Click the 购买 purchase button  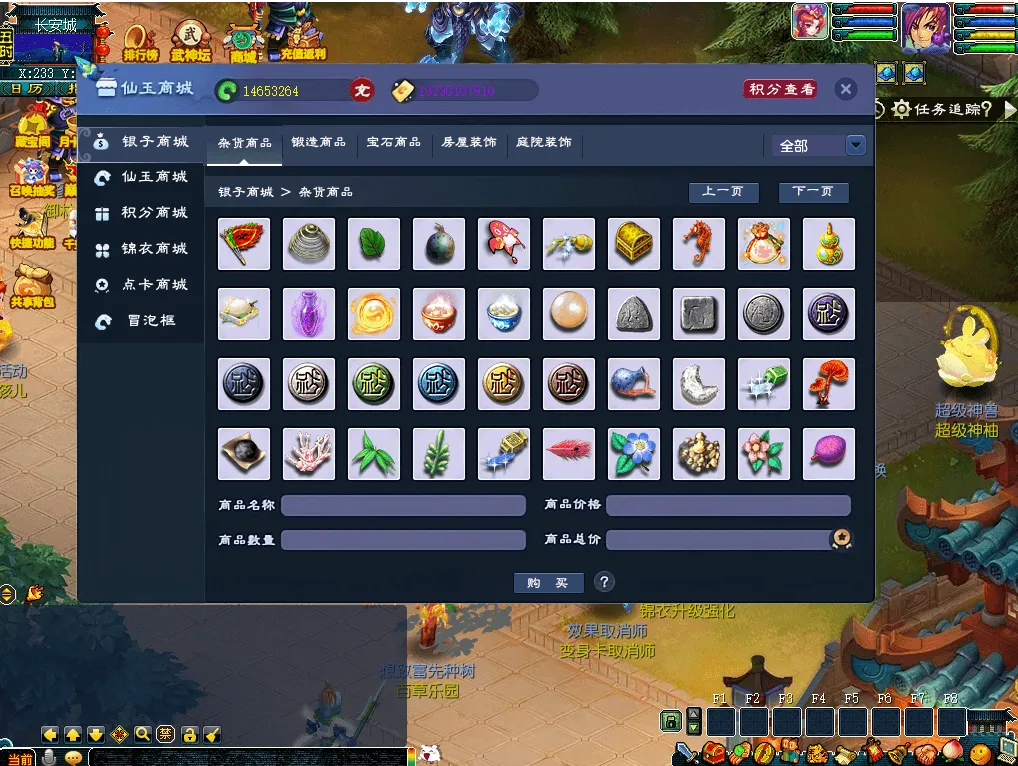click(x=548, y=583)
